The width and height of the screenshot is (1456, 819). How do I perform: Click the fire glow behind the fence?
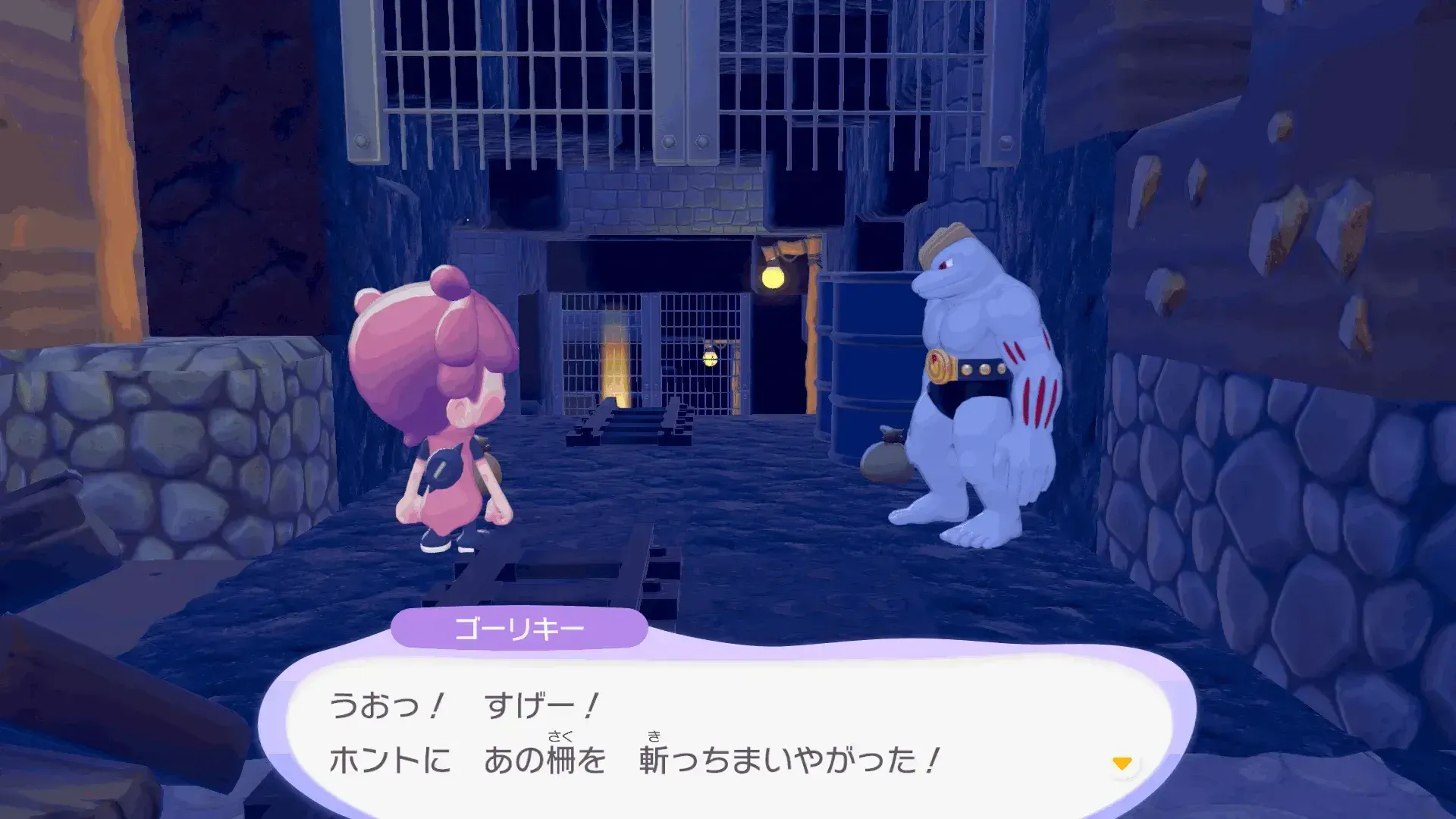(614, 364)
